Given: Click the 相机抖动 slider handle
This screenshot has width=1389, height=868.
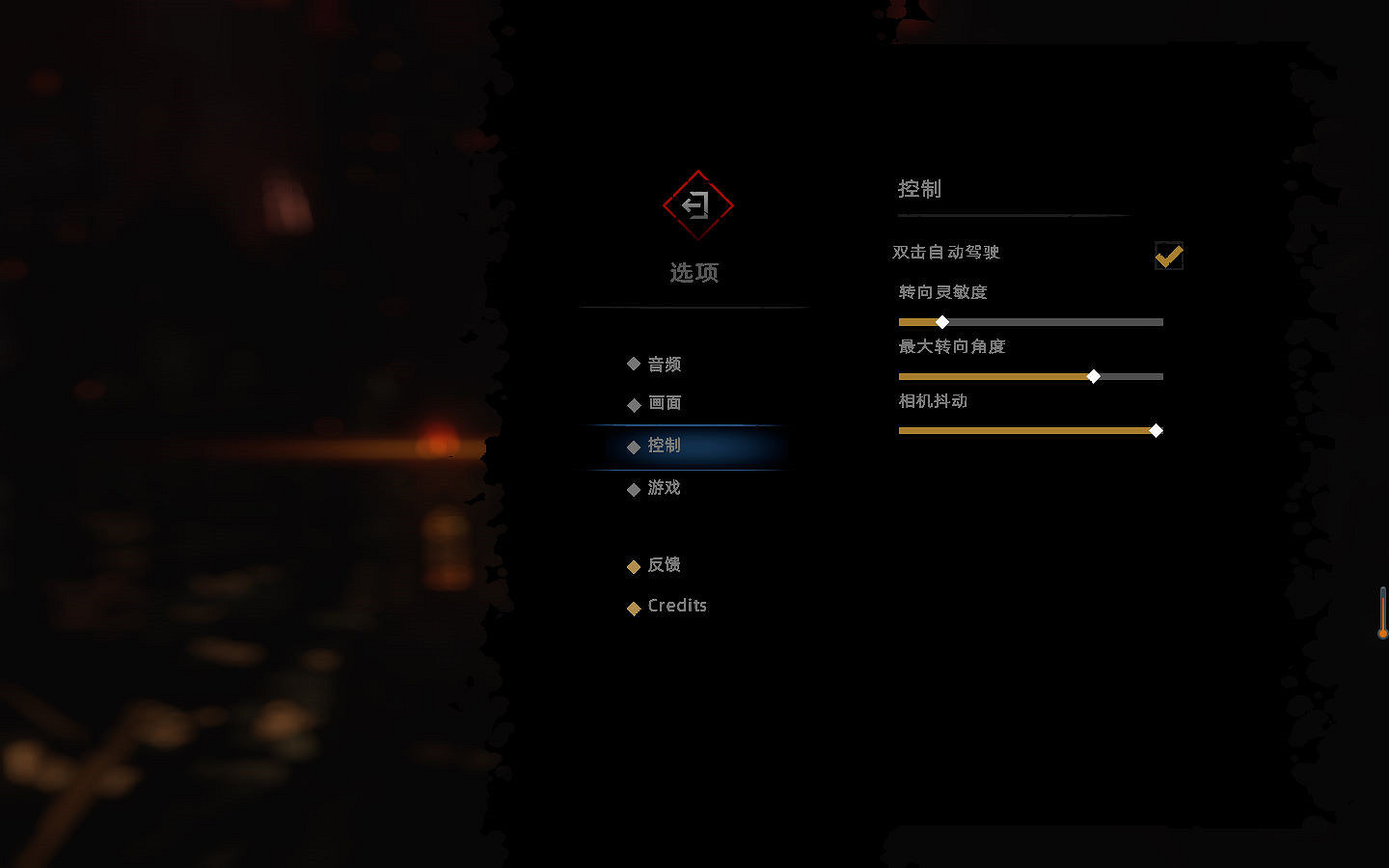Looking at the screenshot, I should click(x=1156, y=431).
